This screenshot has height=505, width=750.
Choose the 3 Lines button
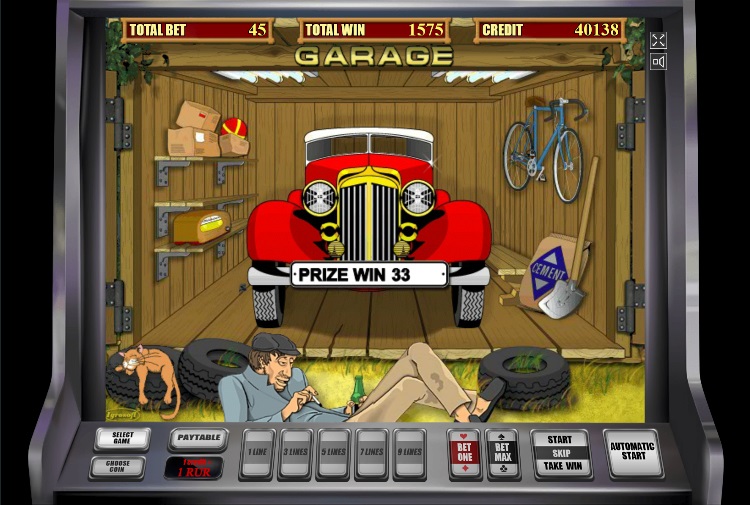pos(296,453)
